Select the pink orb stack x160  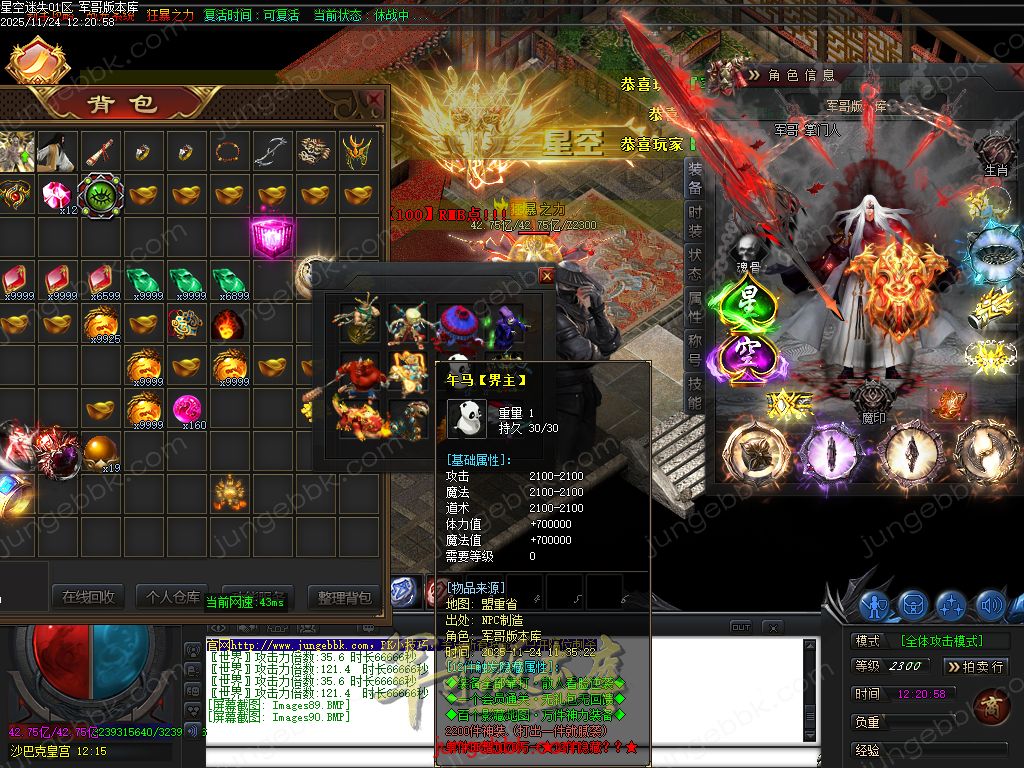click(x=187, y=409)
